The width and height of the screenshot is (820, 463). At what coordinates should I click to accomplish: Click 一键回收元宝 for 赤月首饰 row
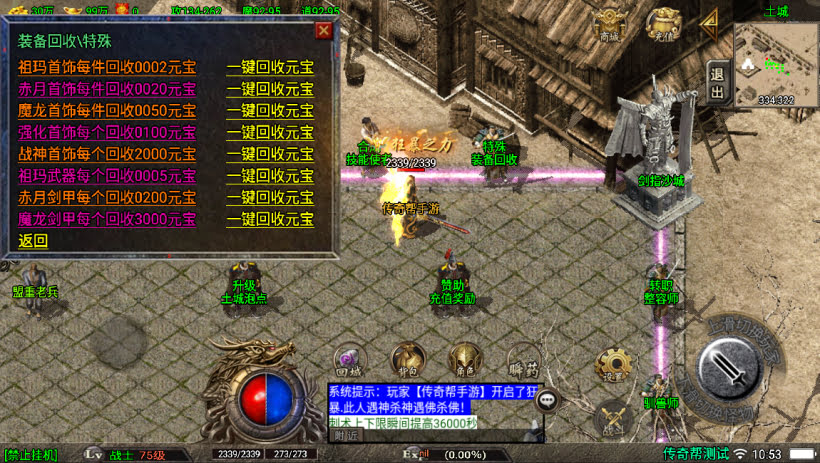[x=270, y=89]
